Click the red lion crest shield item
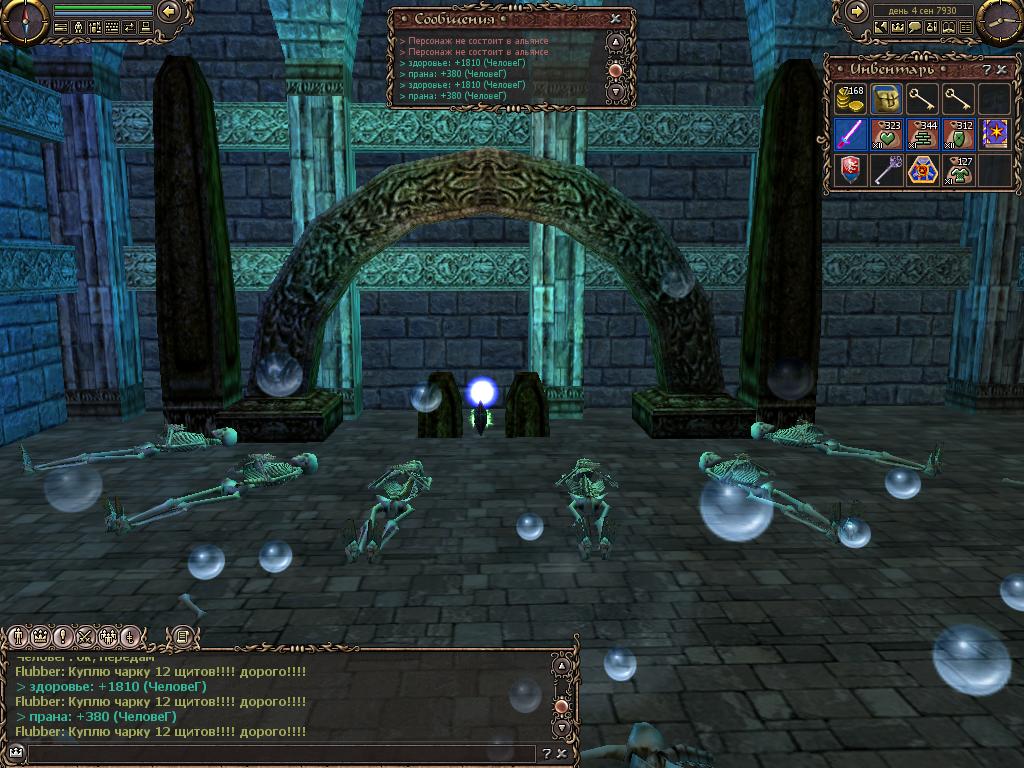This screenshot has width=1024, height=768. 850,169
